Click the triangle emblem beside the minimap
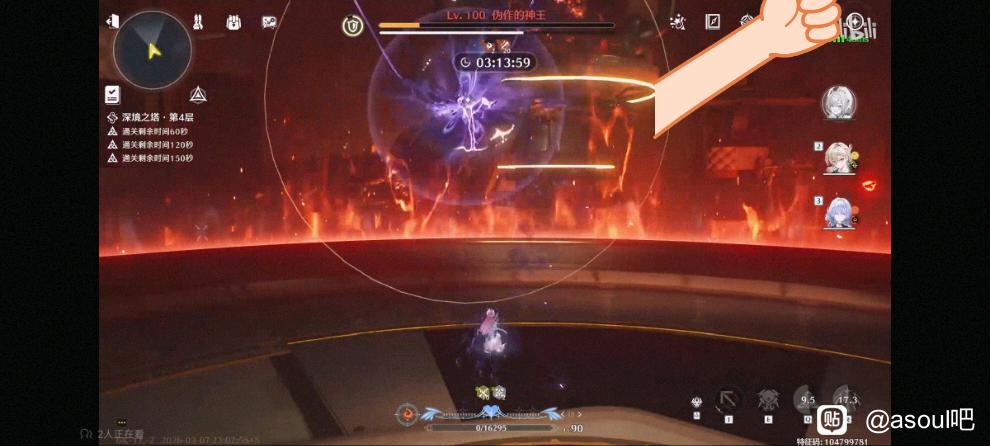 (x=198, y=95)
